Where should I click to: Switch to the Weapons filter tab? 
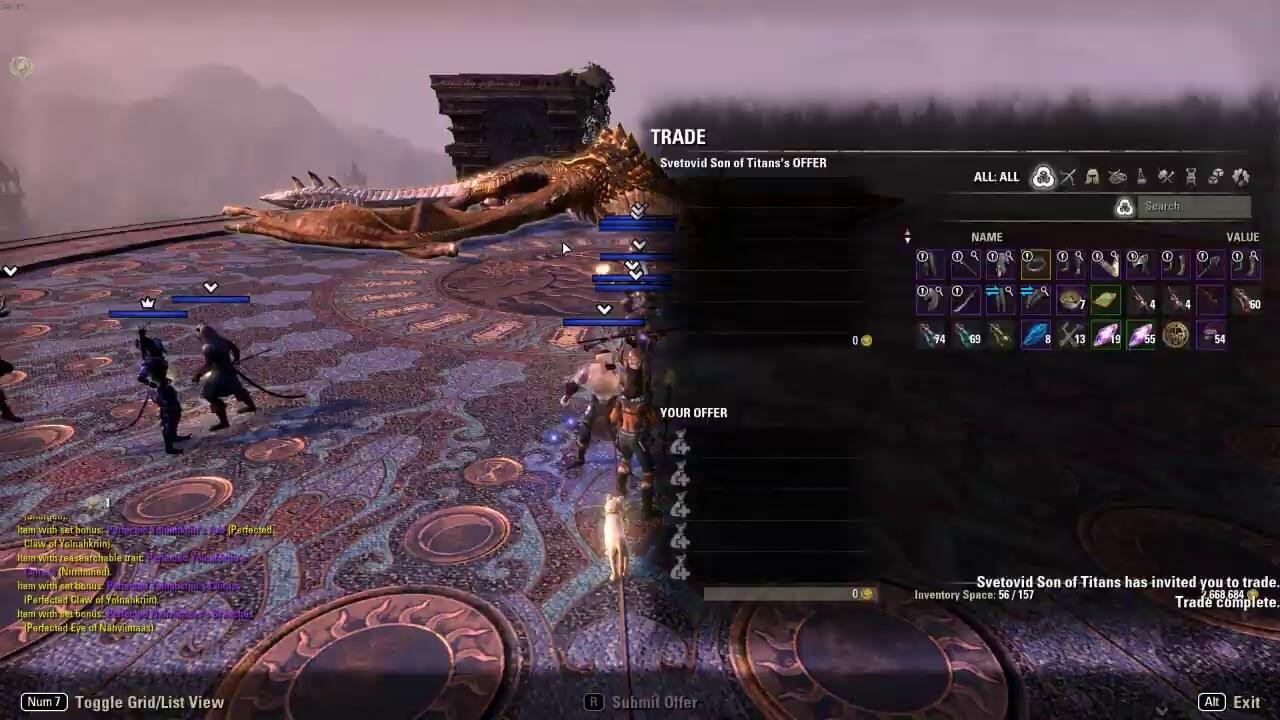(x=1068, y=177)
